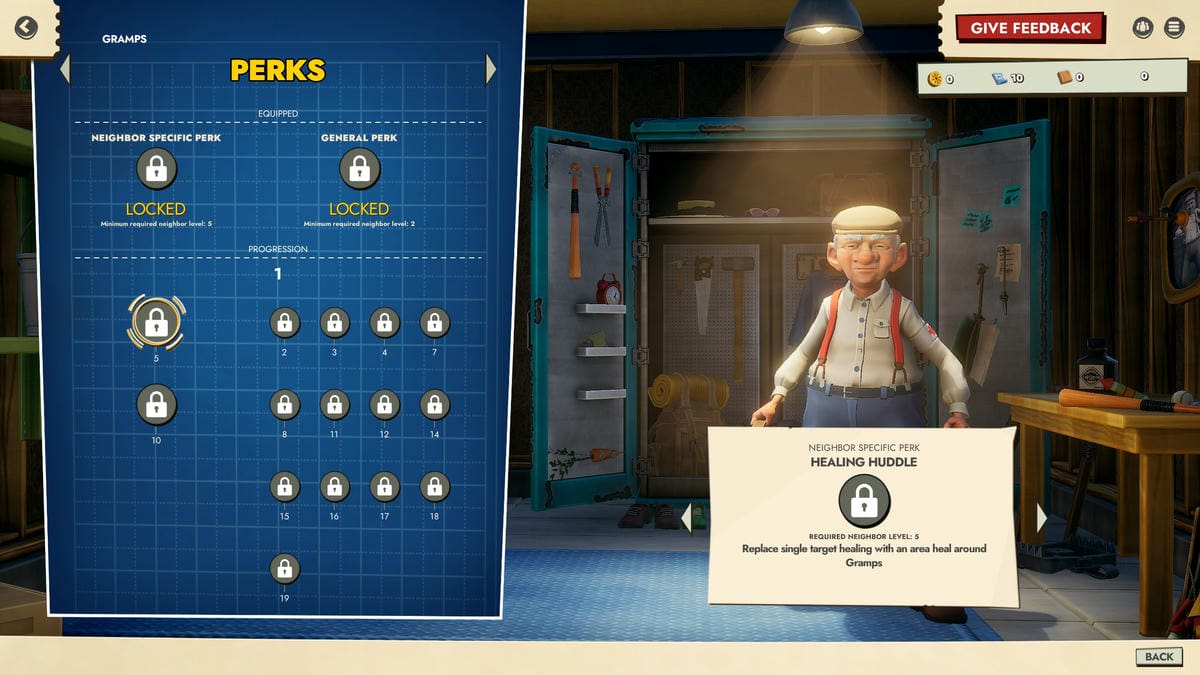Choose the level 8 locked perk node
The height and width of the screenshot is (675, 1200).
tap(284, 405)
